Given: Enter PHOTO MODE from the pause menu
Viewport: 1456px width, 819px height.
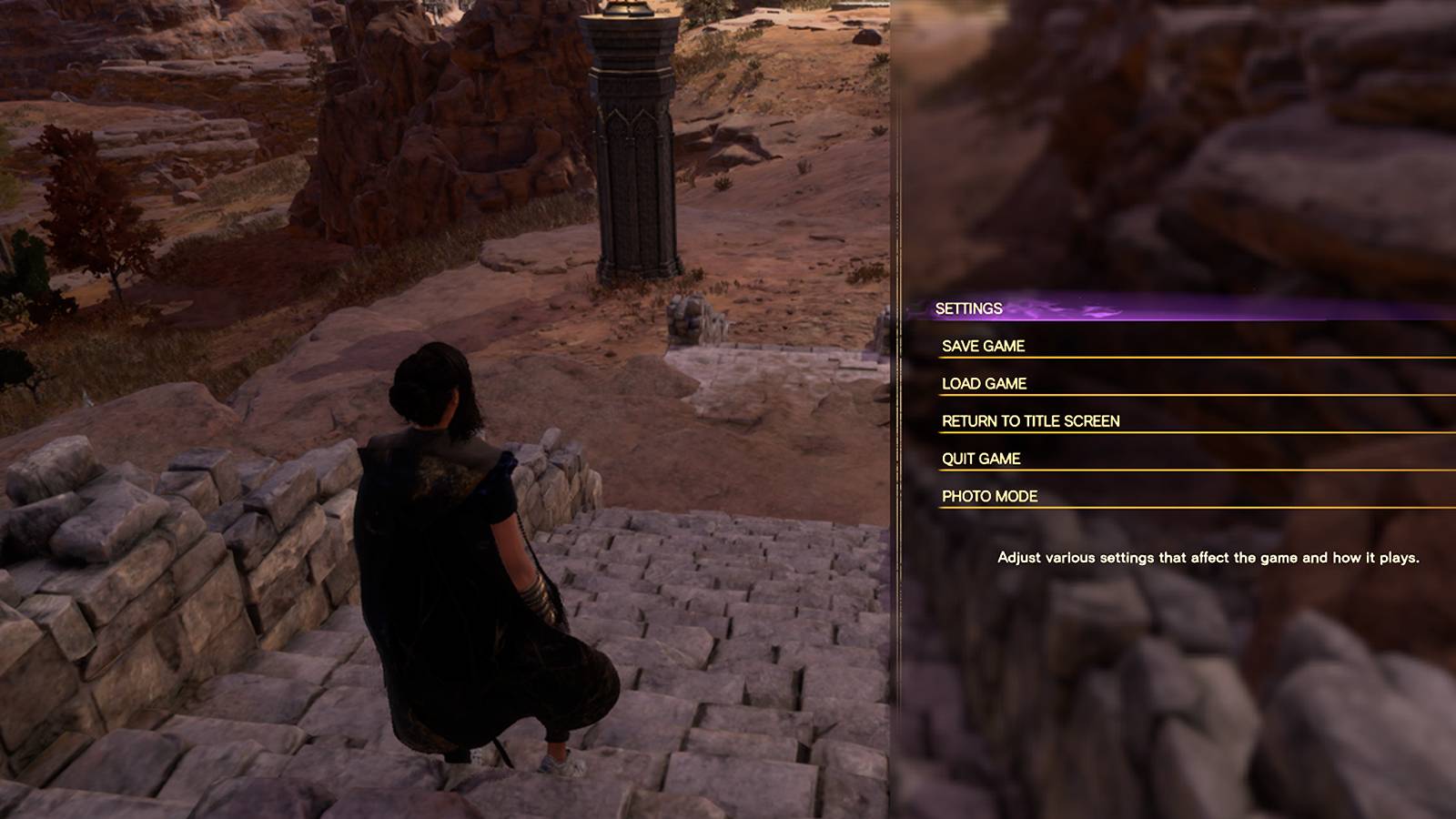Looking at the screenshot, I should 990,497.
